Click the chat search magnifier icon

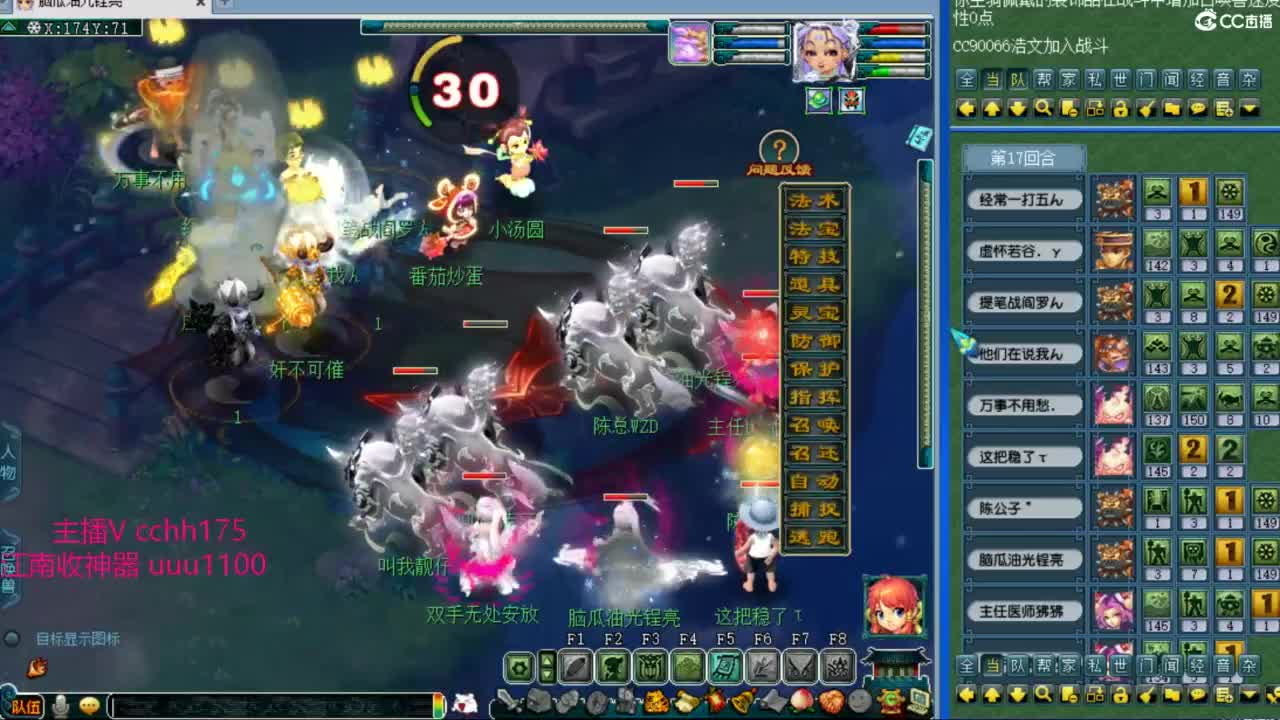point(1043,107)
